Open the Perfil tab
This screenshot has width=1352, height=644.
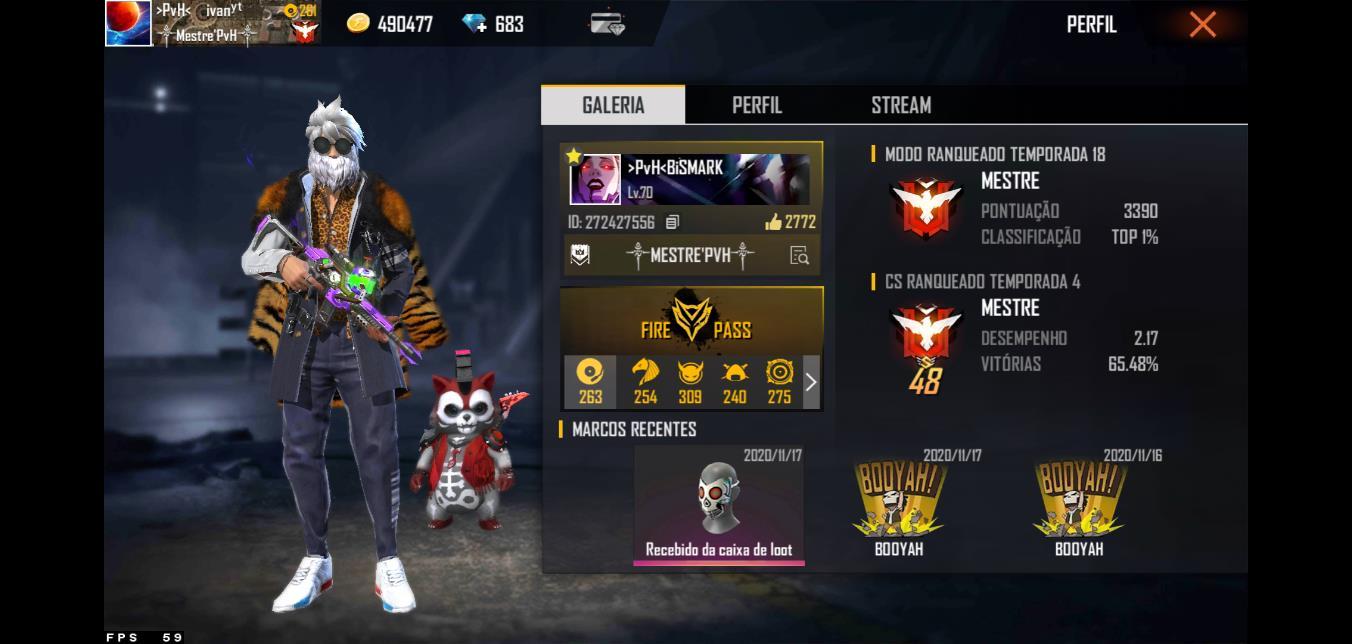[757, 105]
